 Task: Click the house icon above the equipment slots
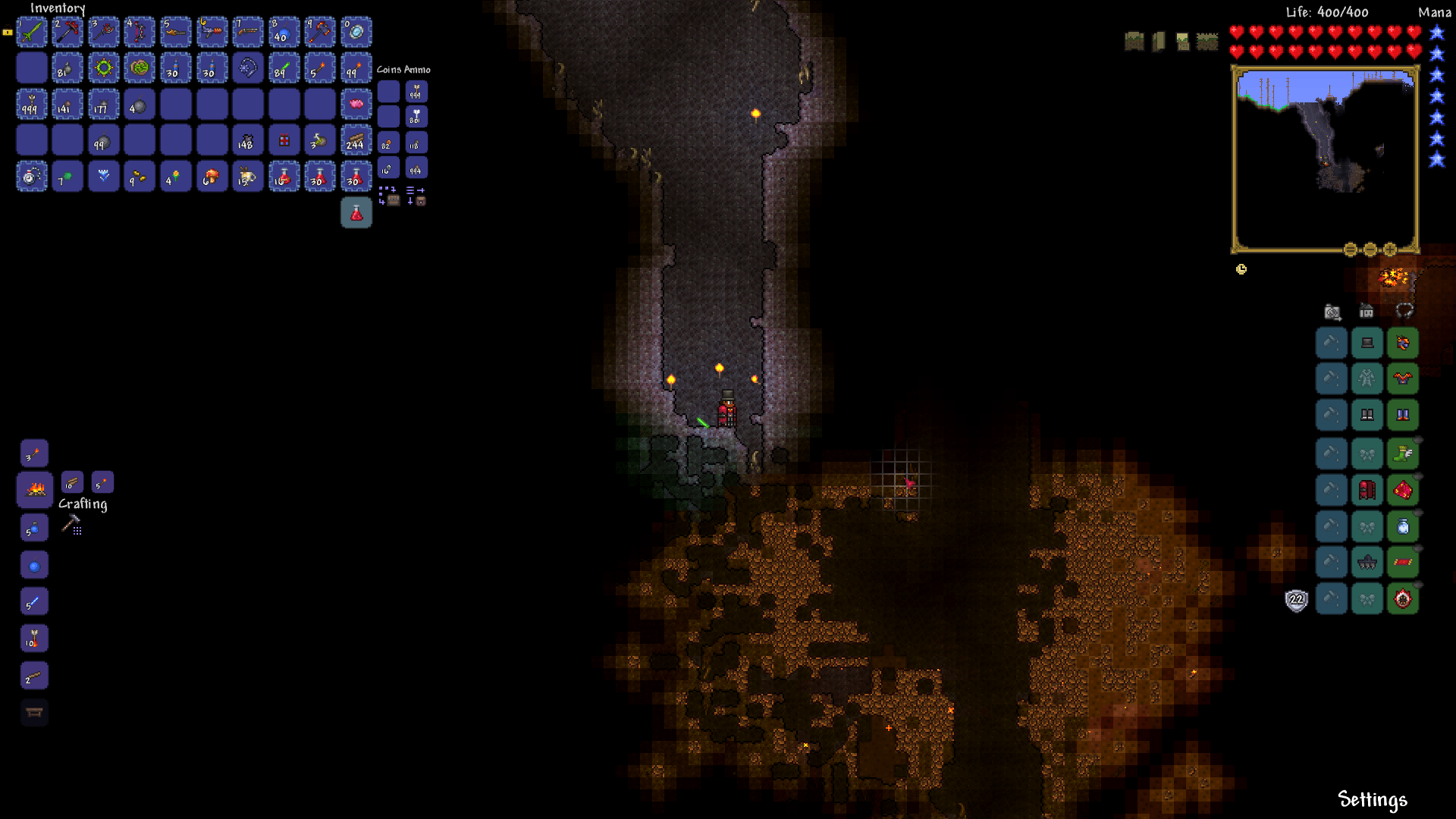pyautogui.click(x=1367, y=311)
